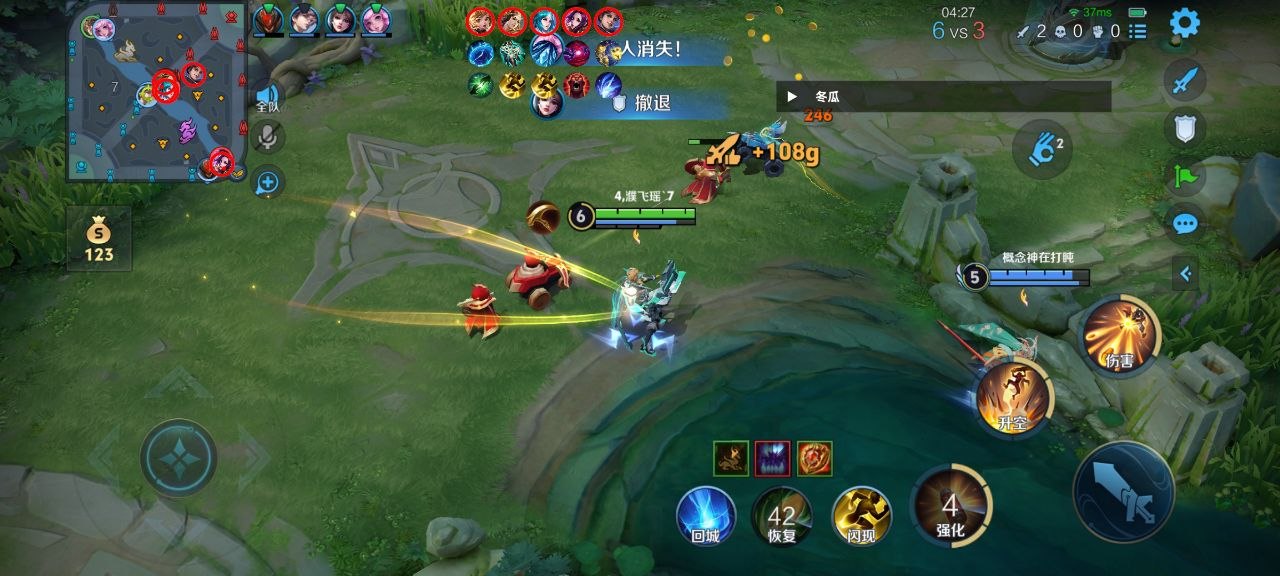
Task: Toggle the microphone button
Action: (x=268, y=138)
